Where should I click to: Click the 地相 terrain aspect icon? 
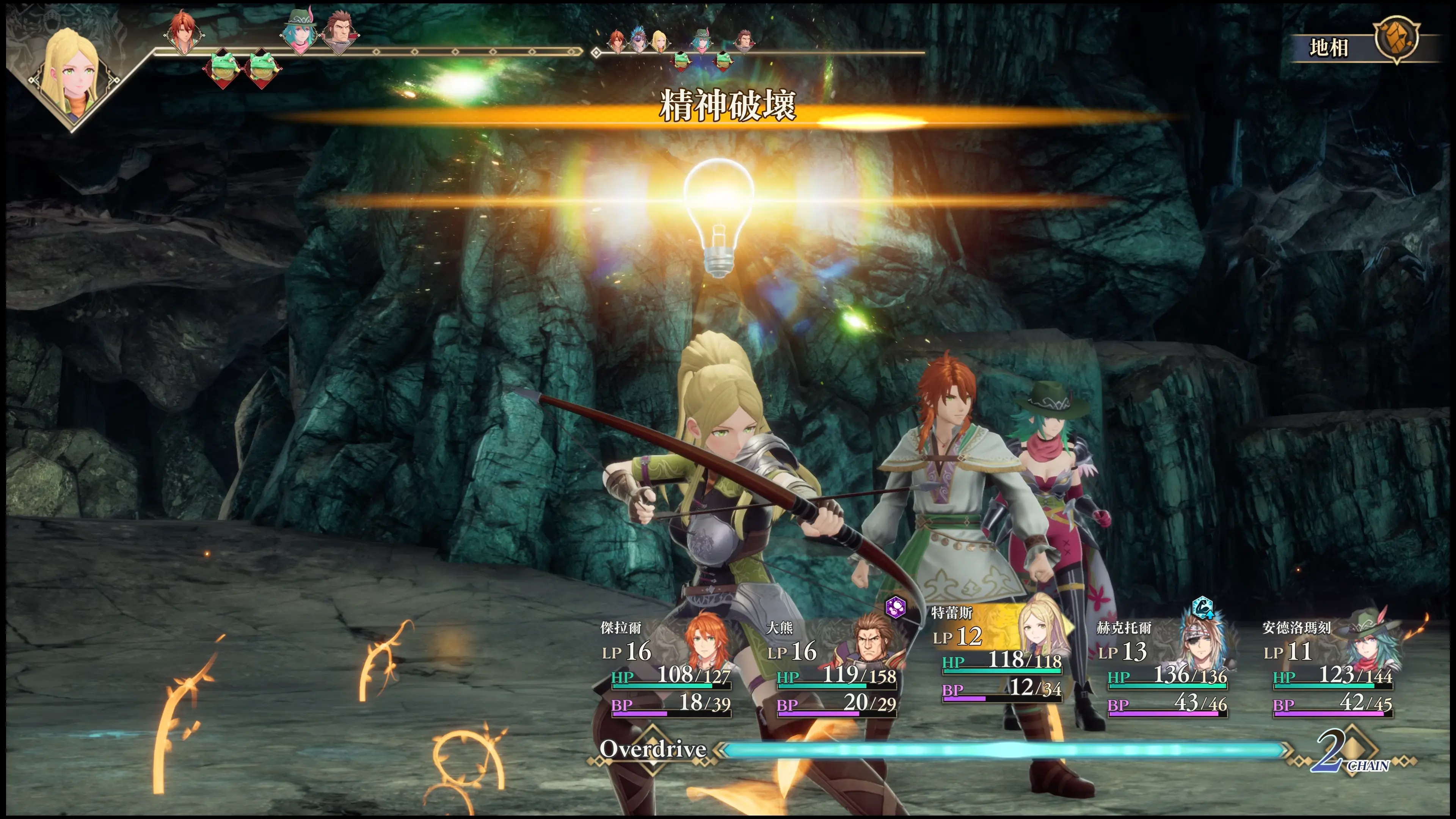[x=1396, y=39]
